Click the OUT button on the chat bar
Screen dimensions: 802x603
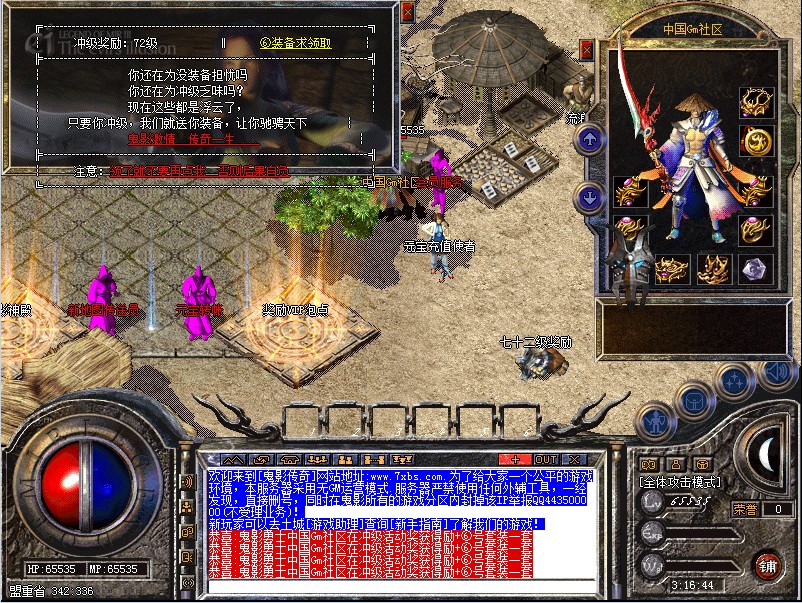pos(547,459)
